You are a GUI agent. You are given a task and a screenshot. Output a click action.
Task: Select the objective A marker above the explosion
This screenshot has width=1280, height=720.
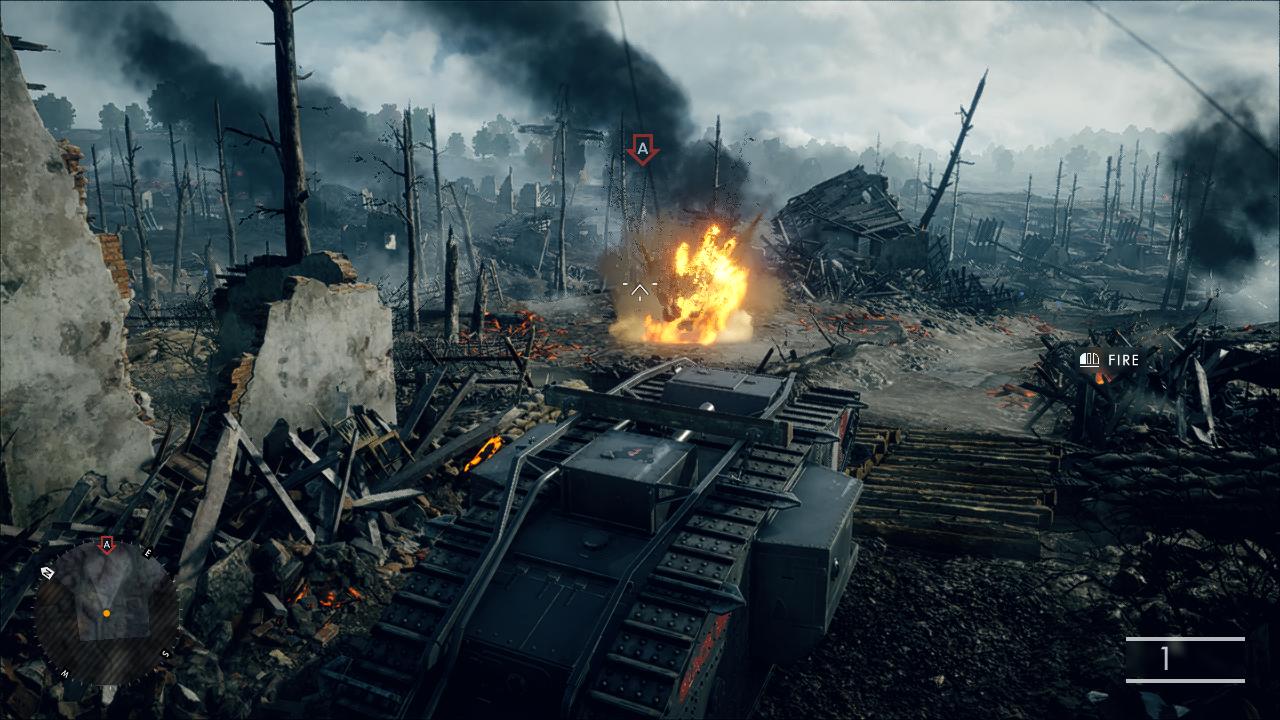[642, 151]
